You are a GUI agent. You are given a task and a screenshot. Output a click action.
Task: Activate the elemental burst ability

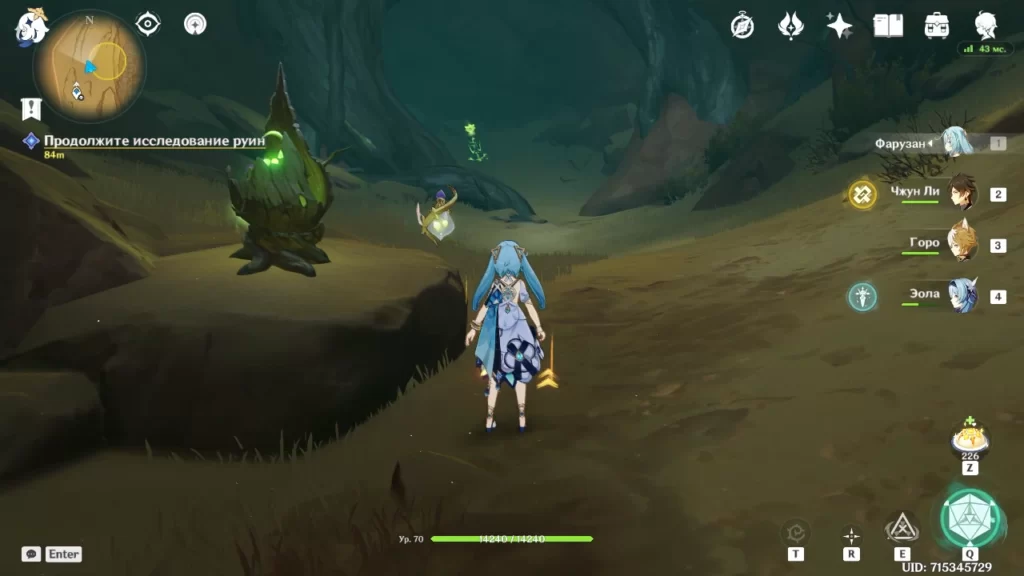click(x=969, y=517)
